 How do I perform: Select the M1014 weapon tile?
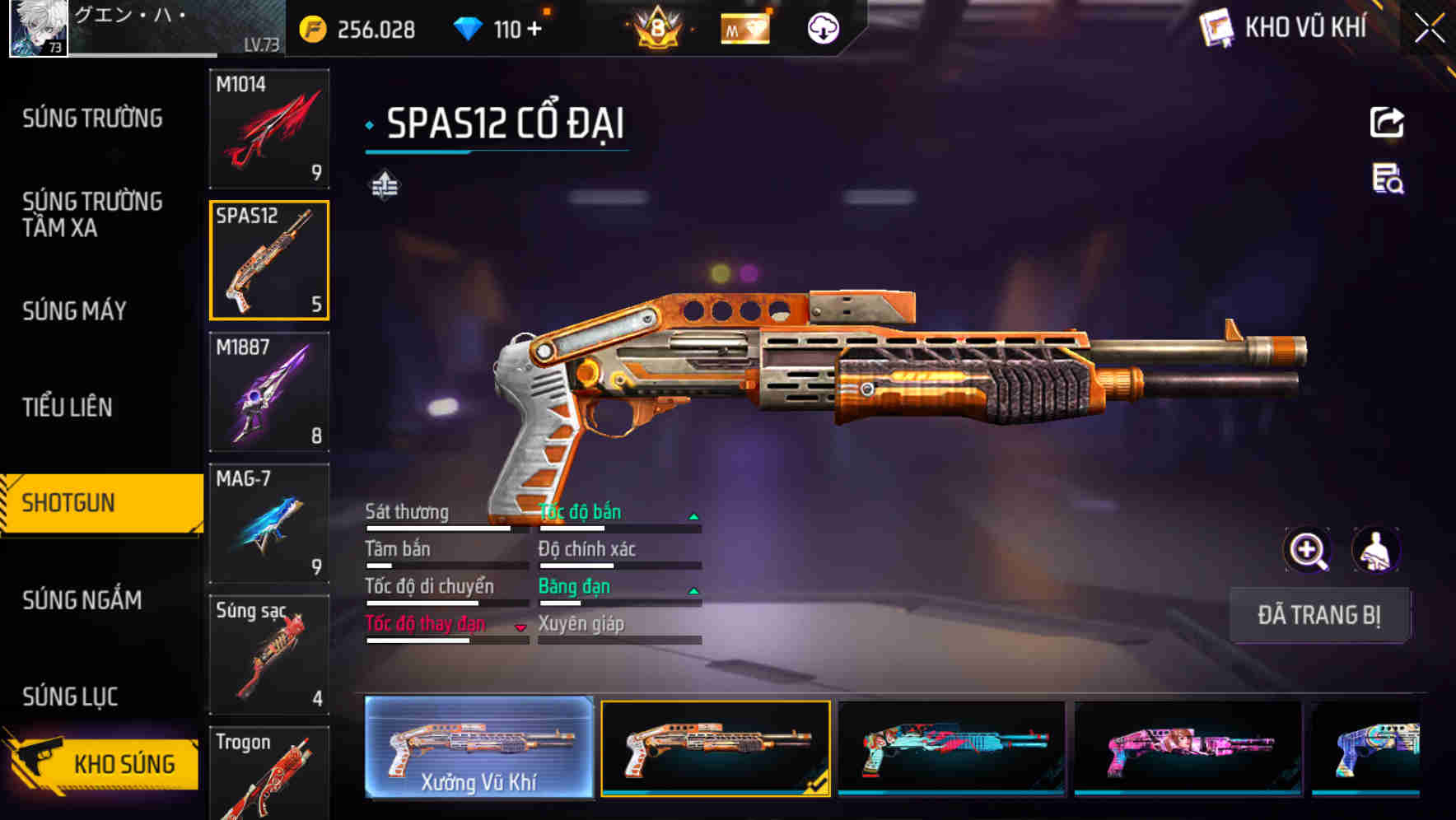(x=269, y=128)
